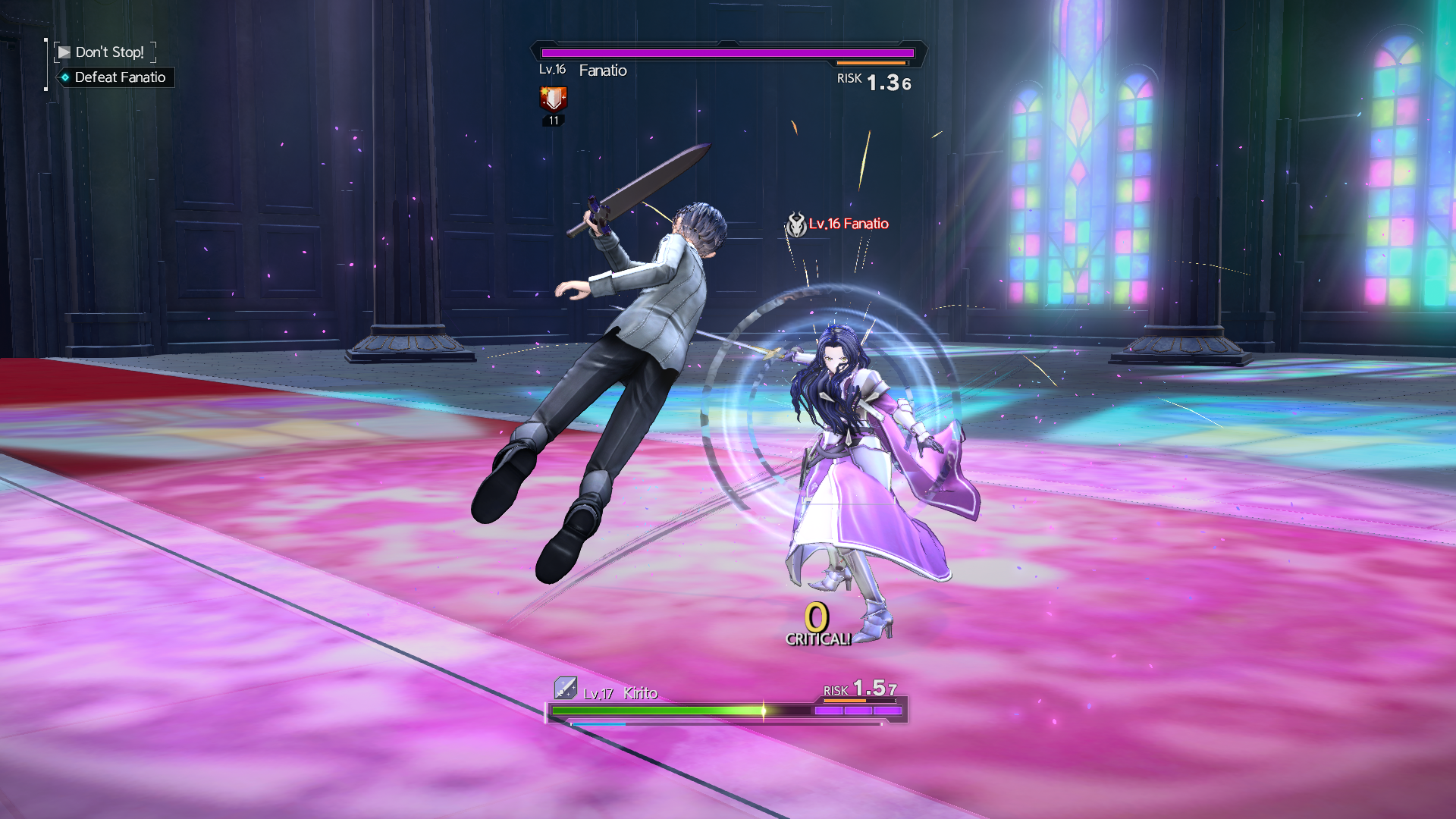Select the "Don't Stop!" quest title
This screenshot has width=1456, height=819.
pos(109,52)
